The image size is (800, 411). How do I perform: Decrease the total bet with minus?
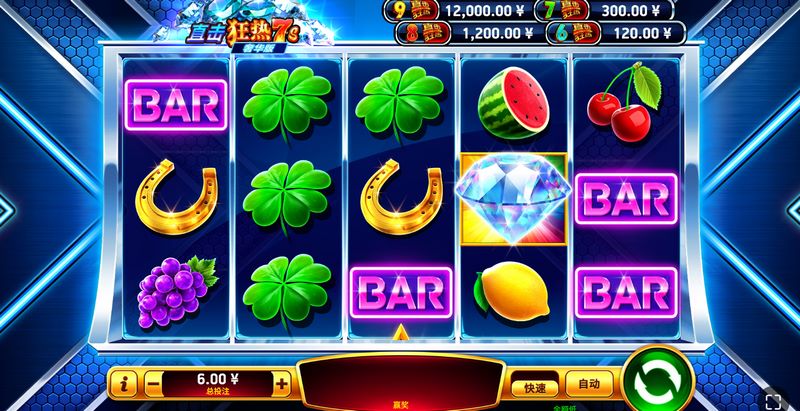(153, 383)
